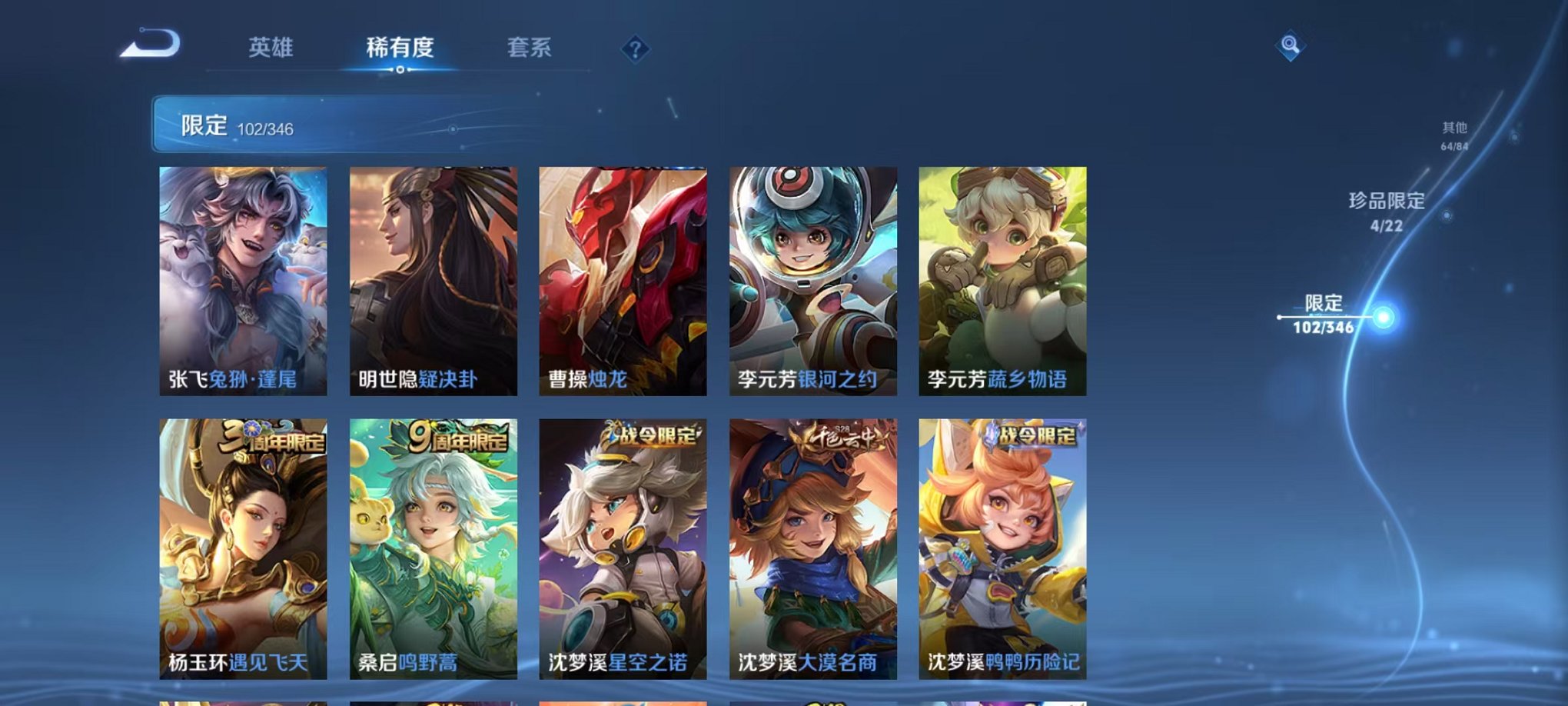Select the 稀有度 tab
Viewport: 1568px width, 706px height.
pos(398,46)
